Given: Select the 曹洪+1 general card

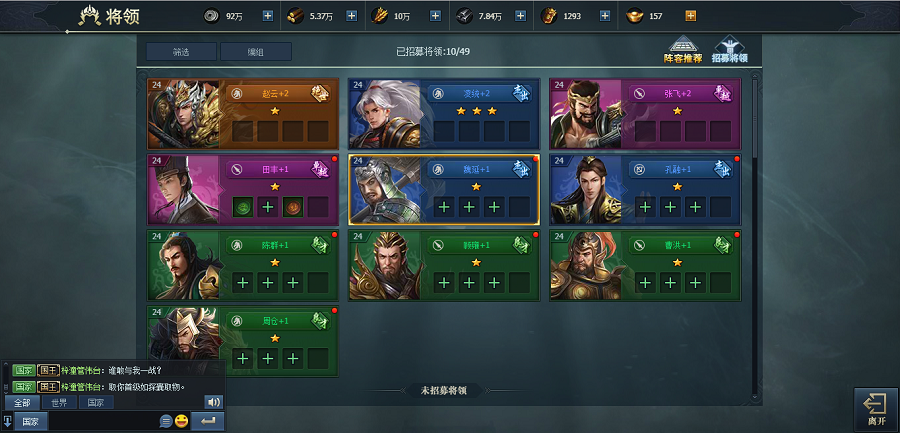Looking at the screenshot, I should click(645, 265).
